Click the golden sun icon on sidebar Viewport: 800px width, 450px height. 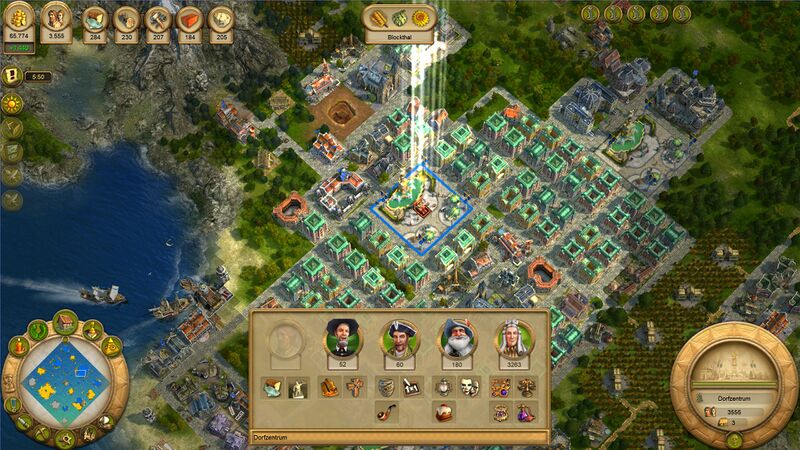13,104
